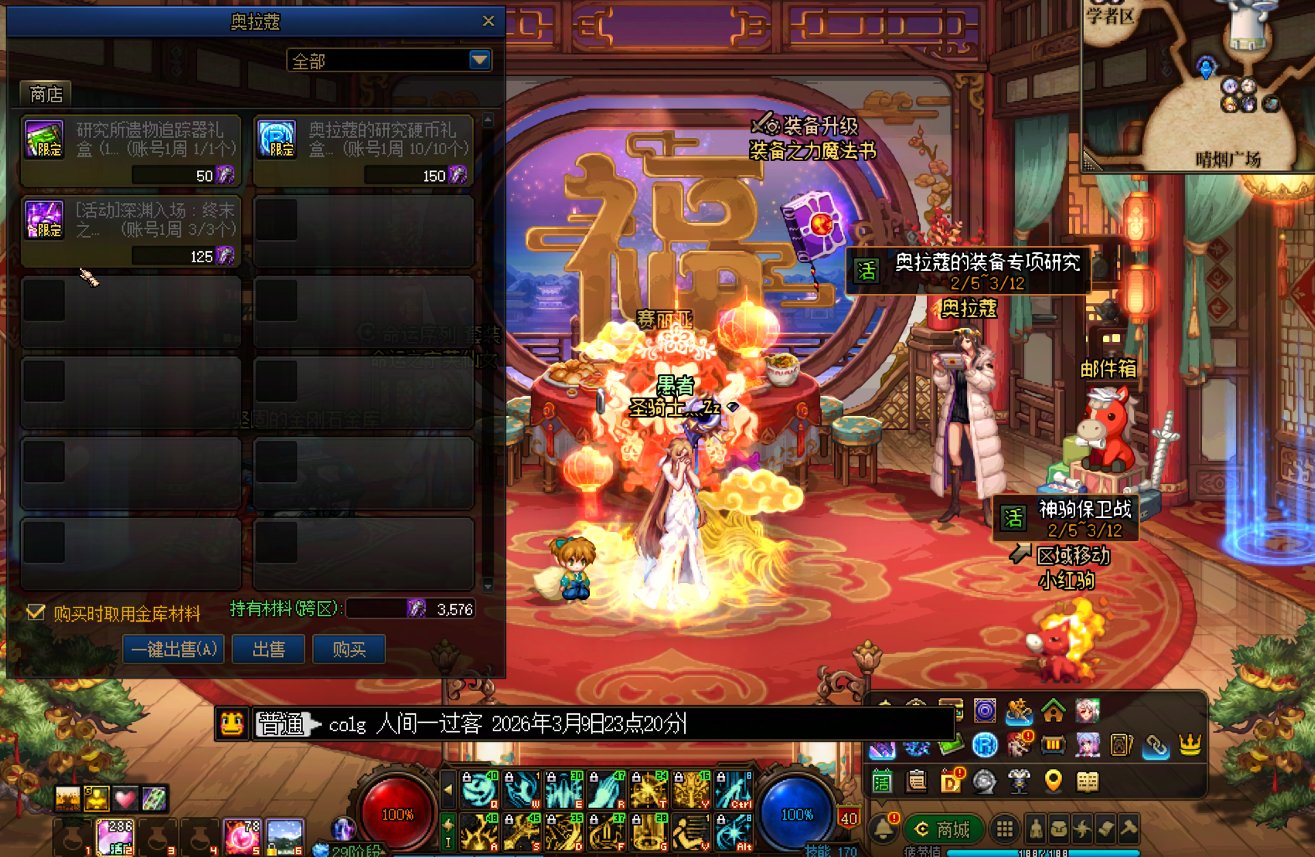
Task: Pick the 深渊入场 event ticket item
Action: click(131, 230)
